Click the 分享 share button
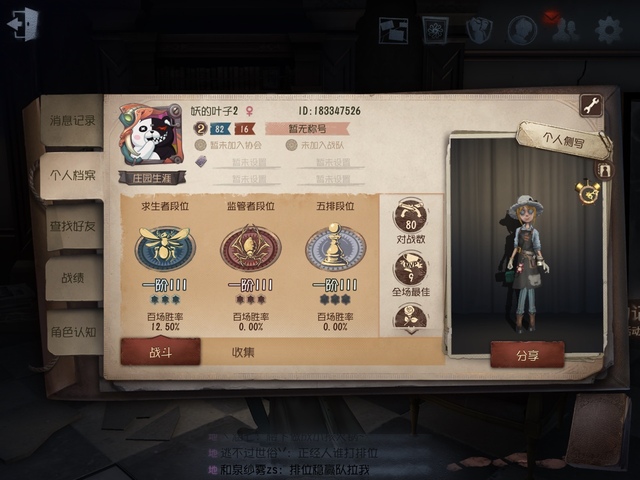Image resolution: width=640 pixels, height=480 pixels. pyautogui.click(x=527, y=354)
